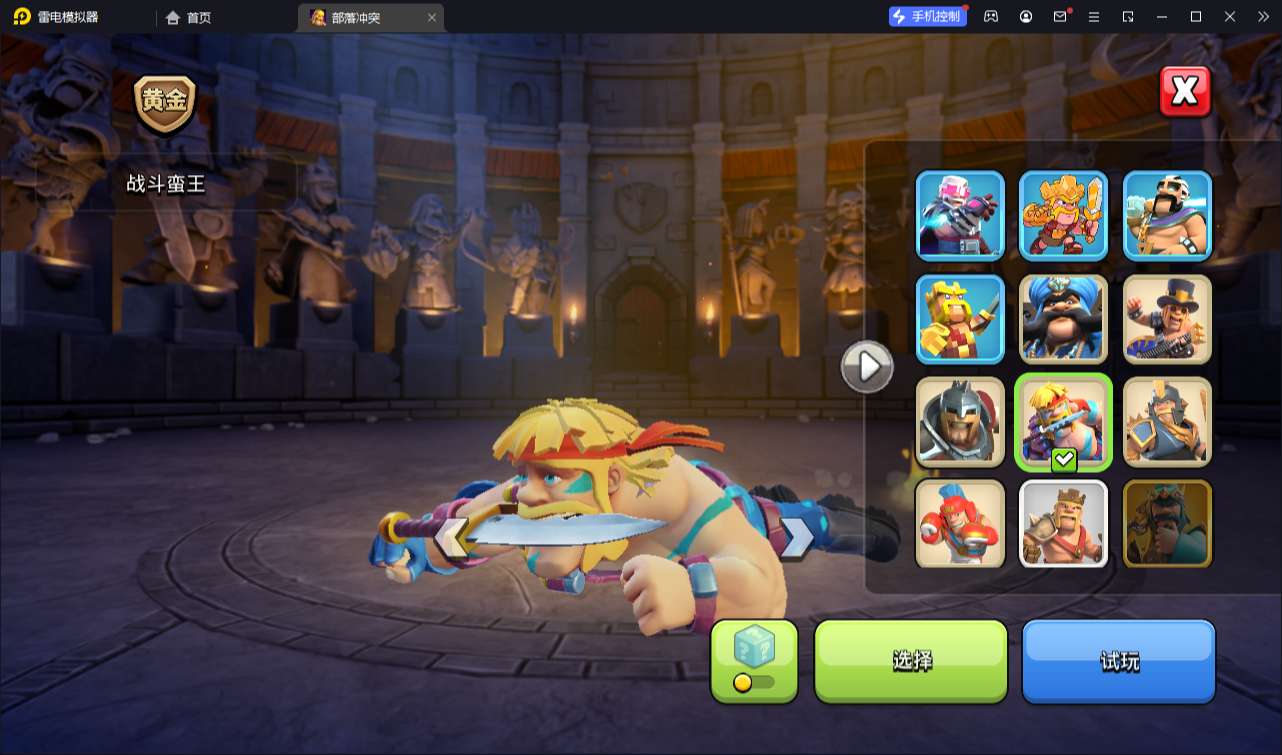Select the blocky pixel king skin
The image size is (1282, 755).
960,319
